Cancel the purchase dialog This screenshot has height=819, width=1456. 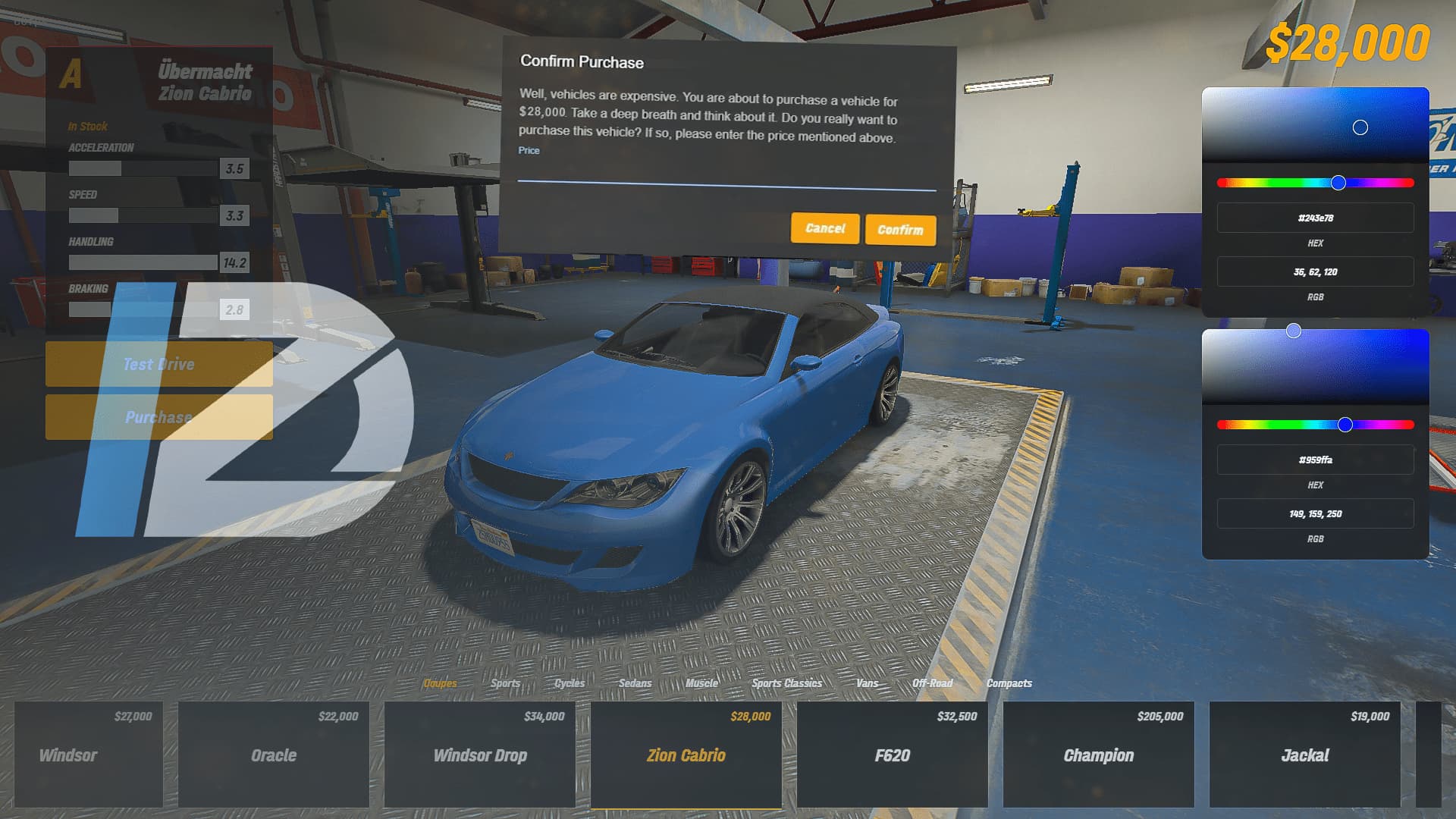click(825, 228)
